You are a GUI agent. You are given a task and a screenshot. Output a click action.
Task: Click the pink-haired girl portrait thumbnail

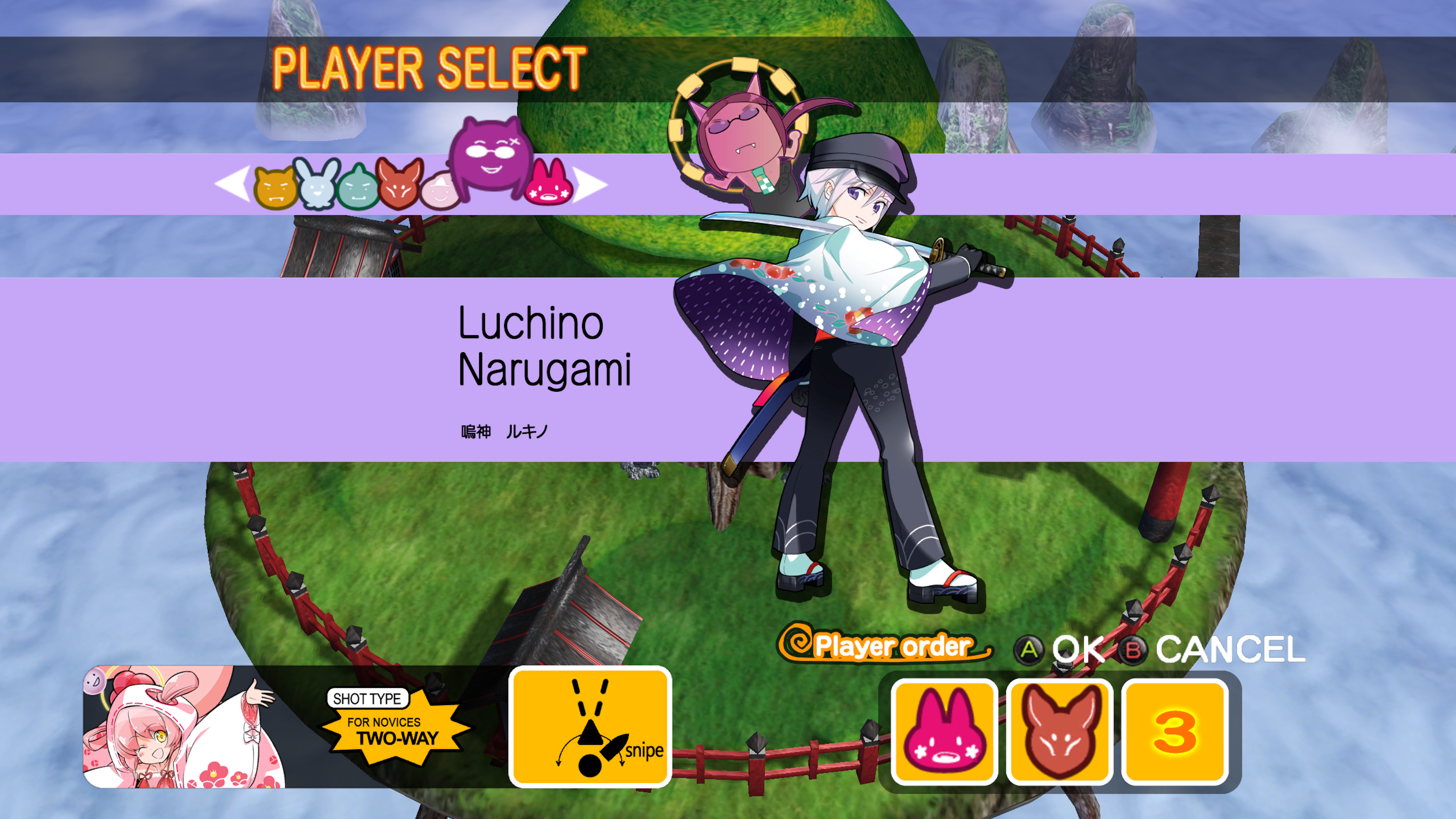[184, 727]
